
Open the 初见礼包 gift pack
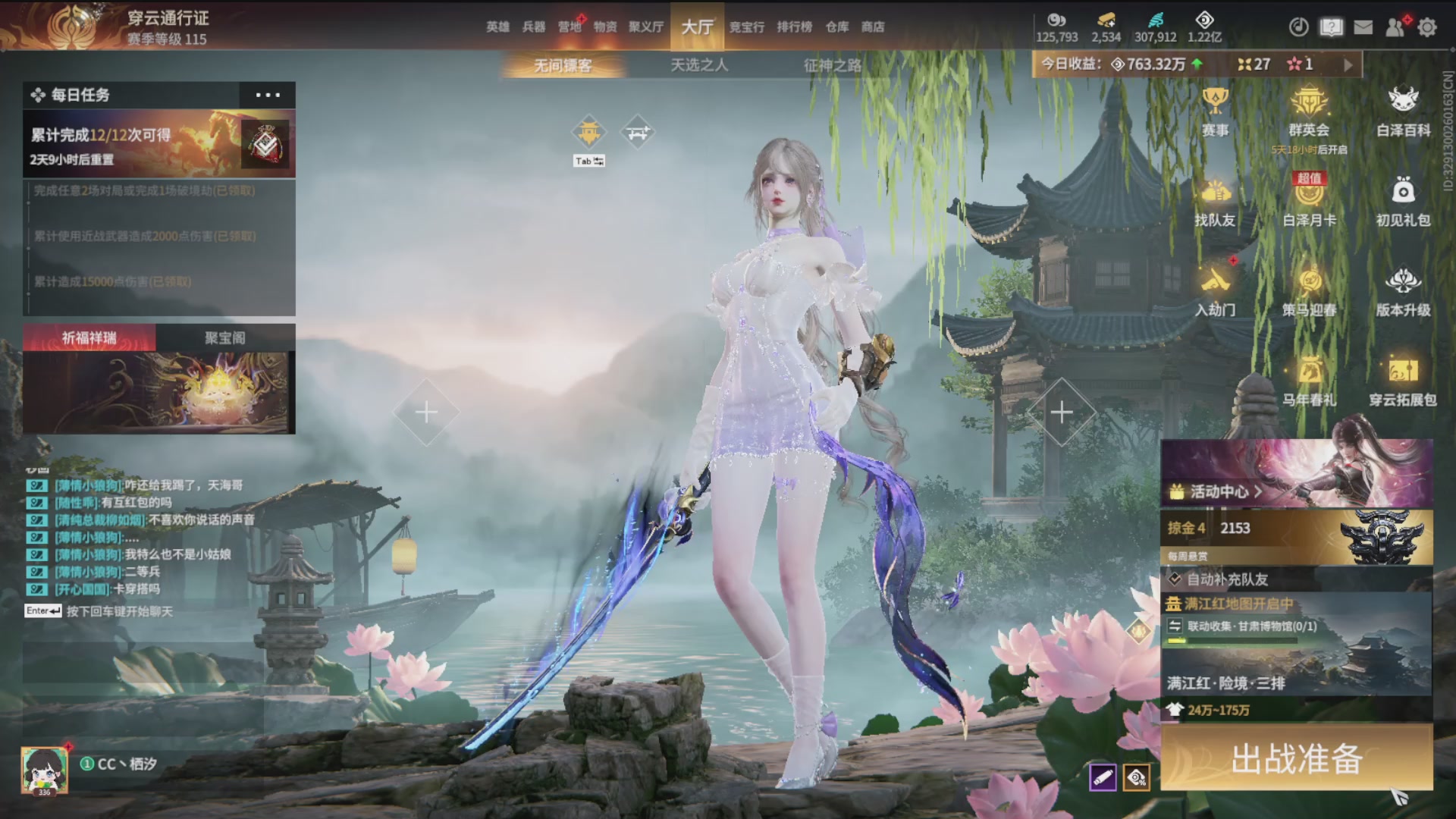[1403, 202]
